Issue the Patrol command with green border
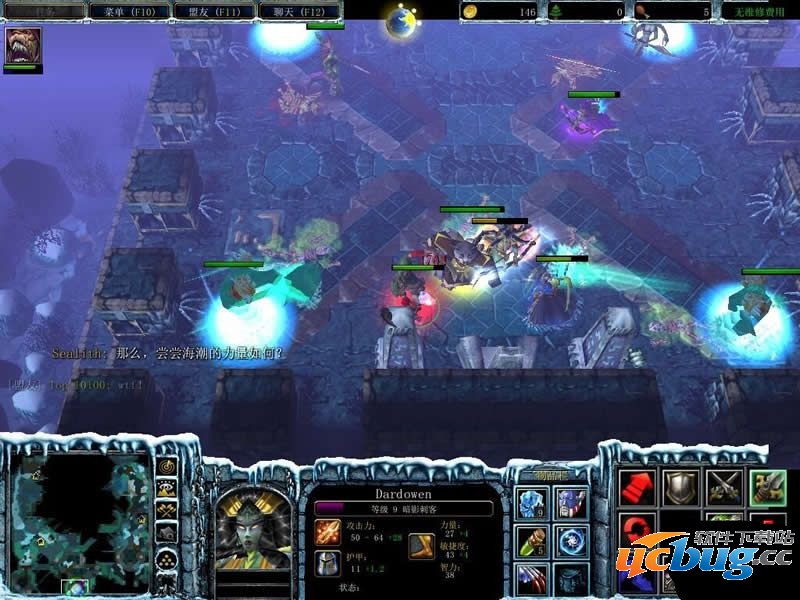Screen dimensions: 800x600 pos(768,487)
